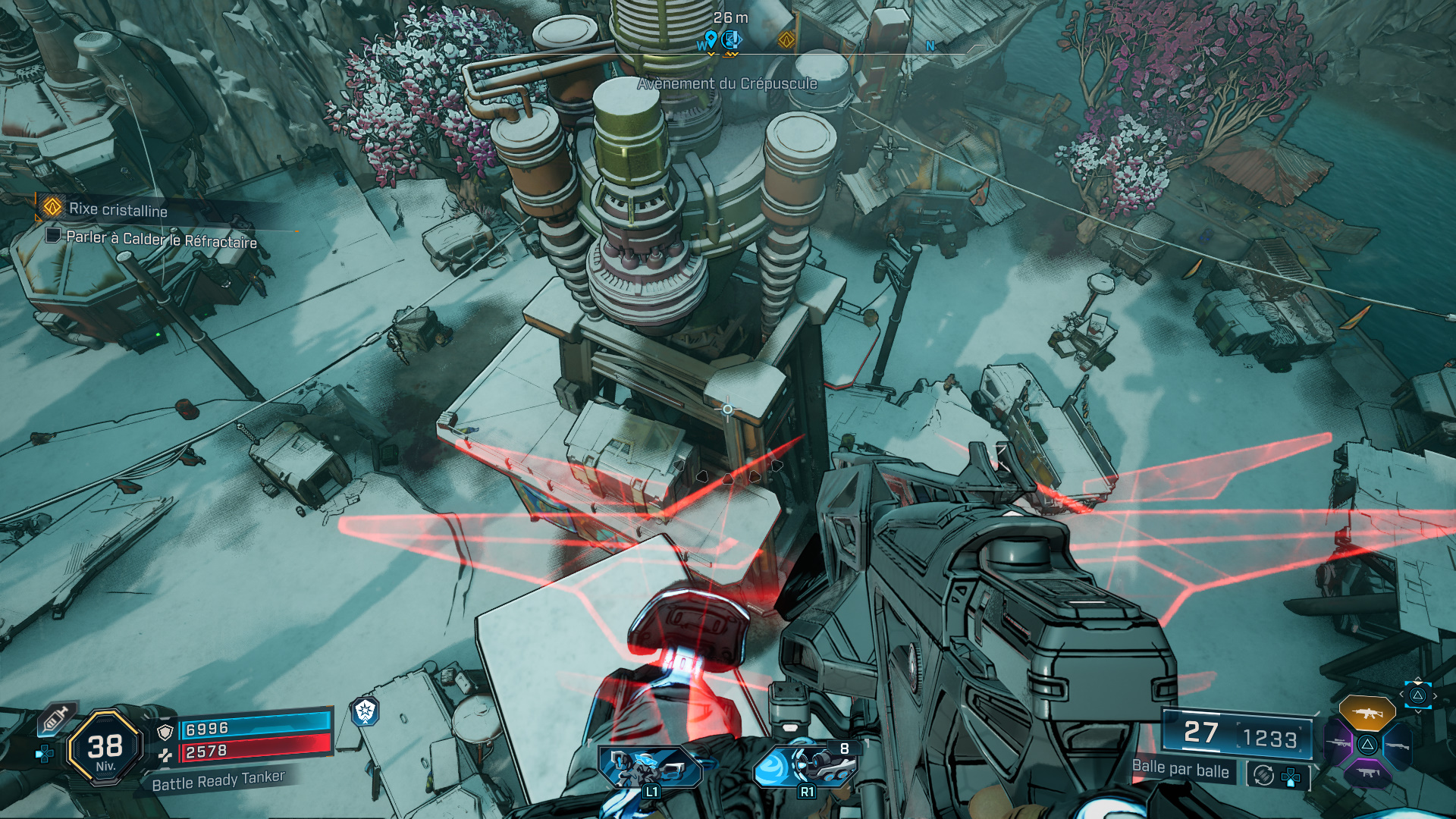This screenshot has width=1456, height=819.
Task: Toggle the triangle weapon swap button
Action: click(1417, 695)
